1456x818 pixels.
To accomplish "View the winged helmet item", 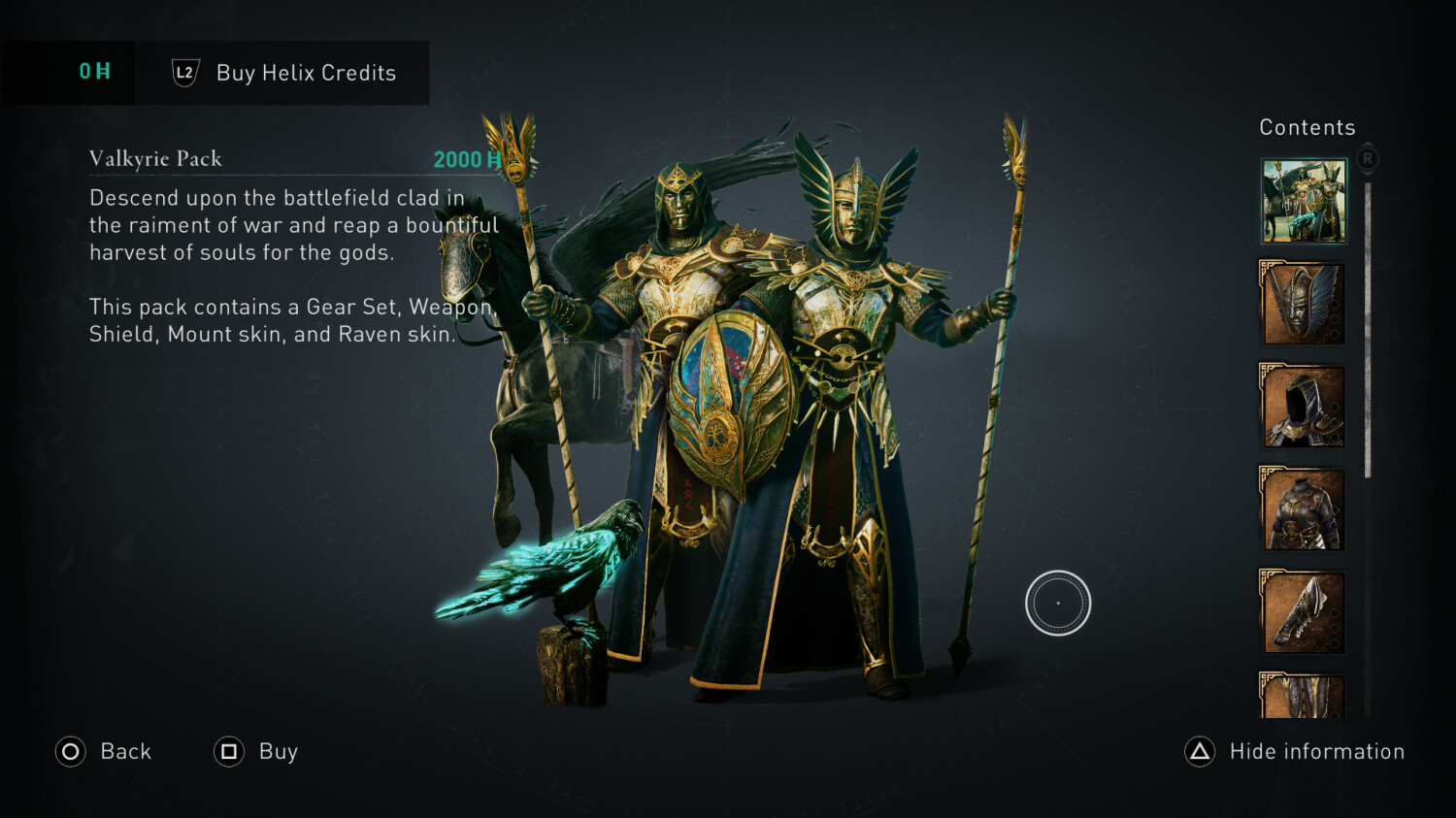I will (1303, 304).
